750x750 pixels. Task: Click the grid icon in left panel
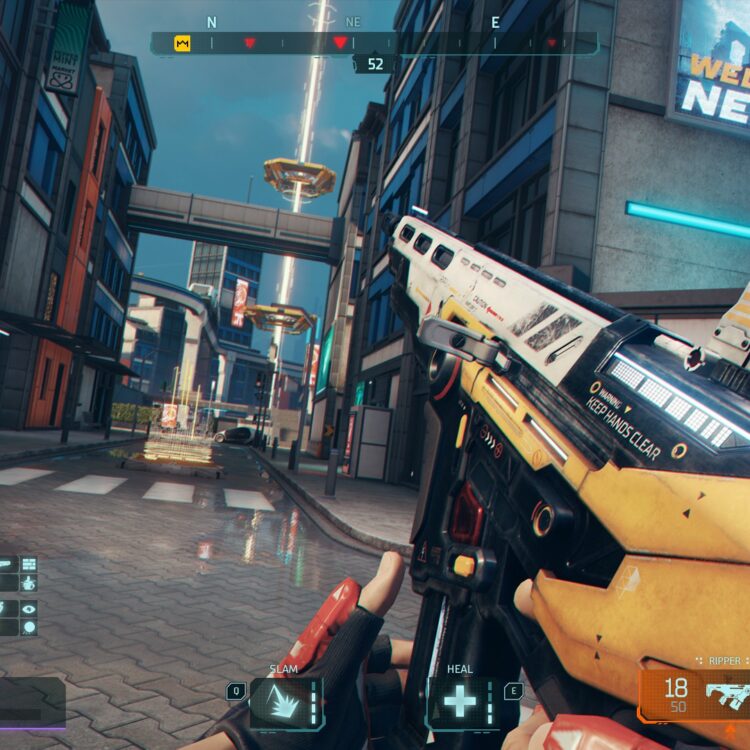[28, 564]
